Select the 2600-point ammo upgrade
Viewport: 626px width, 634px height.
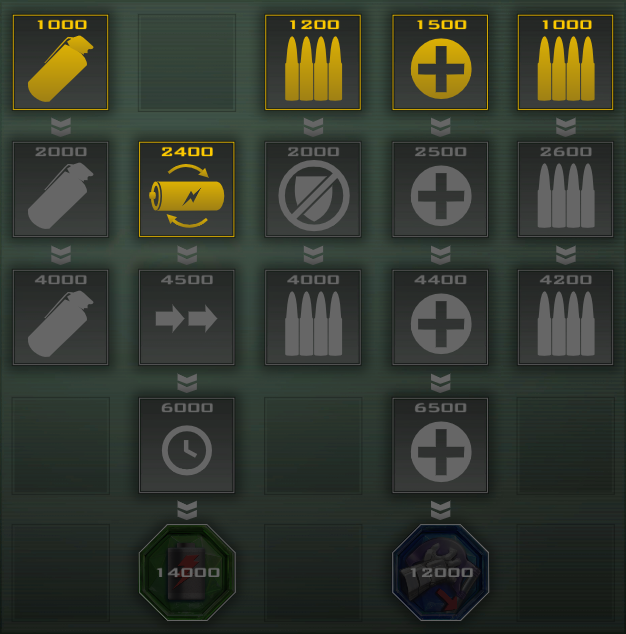(566, 189)
